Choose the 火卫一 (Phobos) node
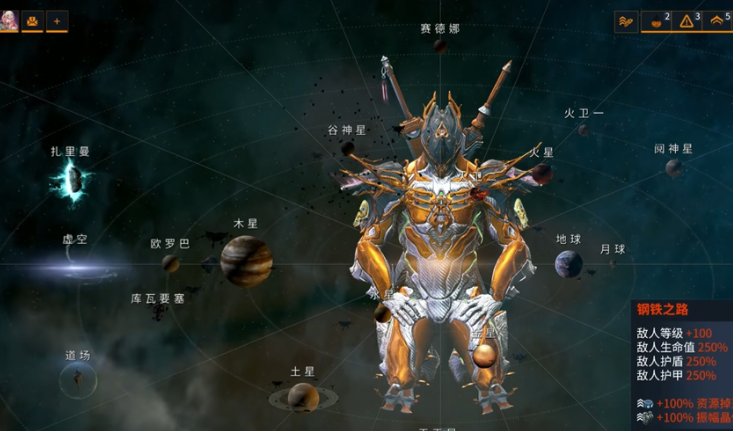The height and width of the screenshot is (431, 733). tap(583, 130)
